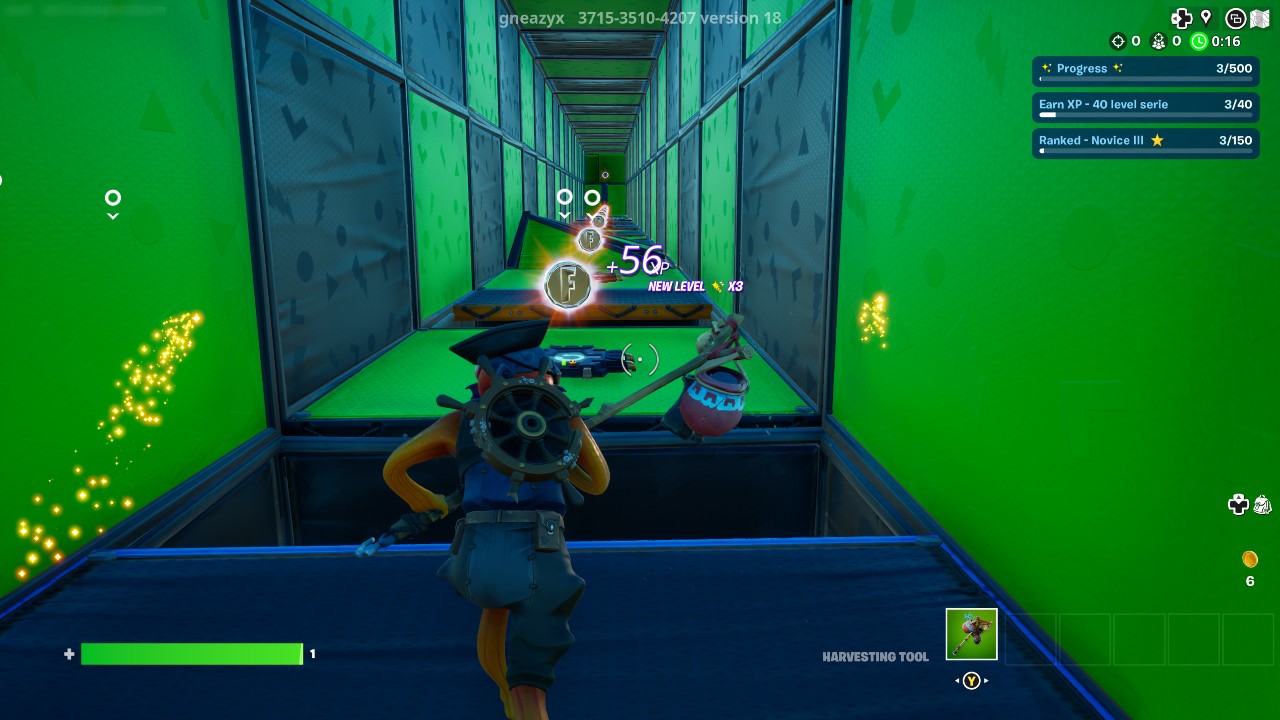This screenshot has height=720, width=1280.
Task: Open the map icon in top right corner
Action: (x=1259, y=18)
